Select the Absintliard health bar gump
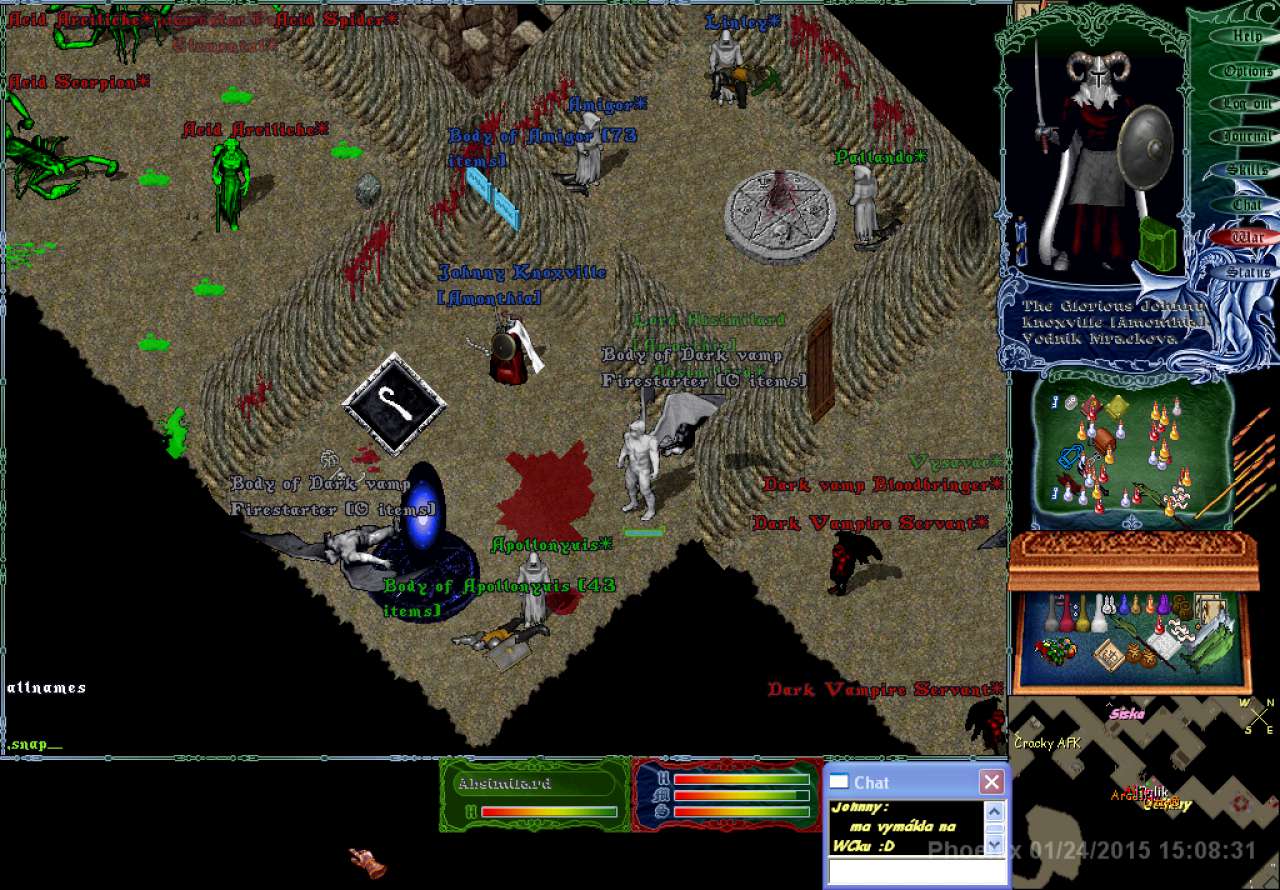This screenshot has height=890, width=1280. point(534,794)
